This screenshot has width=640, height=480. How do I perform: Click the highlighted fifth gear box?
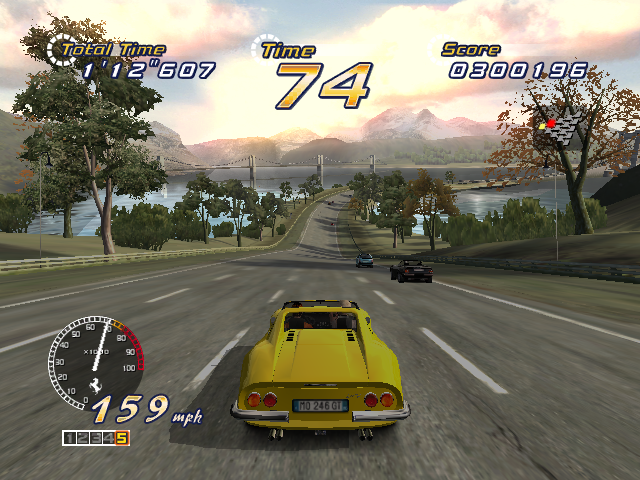(122, 437)
